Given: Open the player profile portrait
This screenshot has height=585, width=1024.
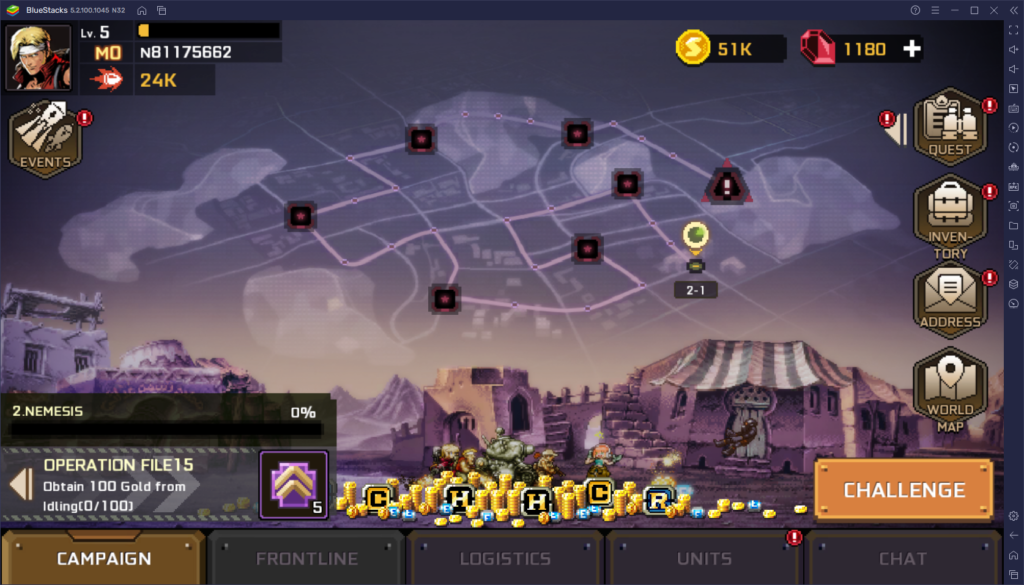Looking at the screenshot, I should (x=40, y=58).
